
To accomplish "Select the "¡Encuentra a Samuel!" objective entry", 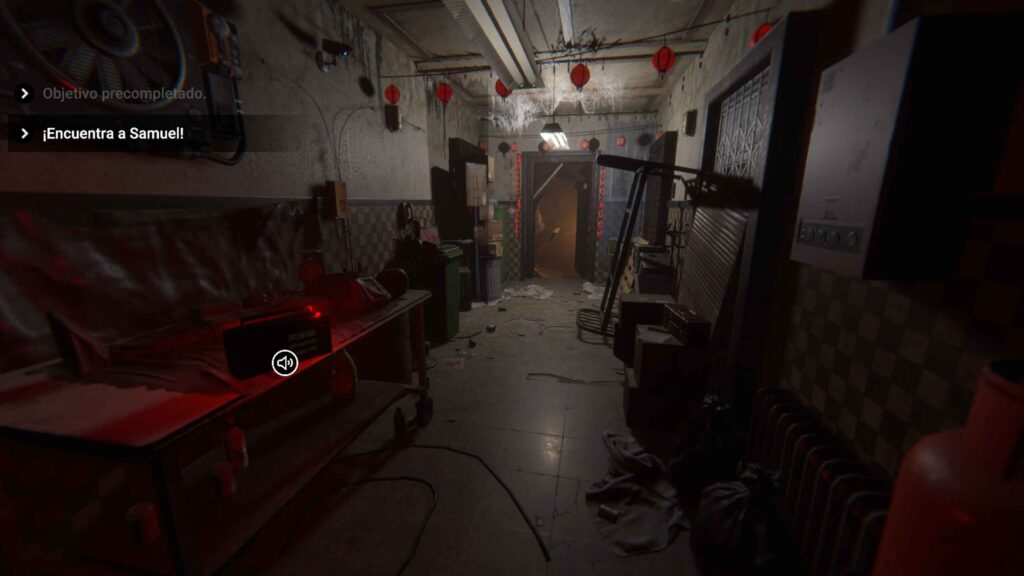I will click(112, 134).
